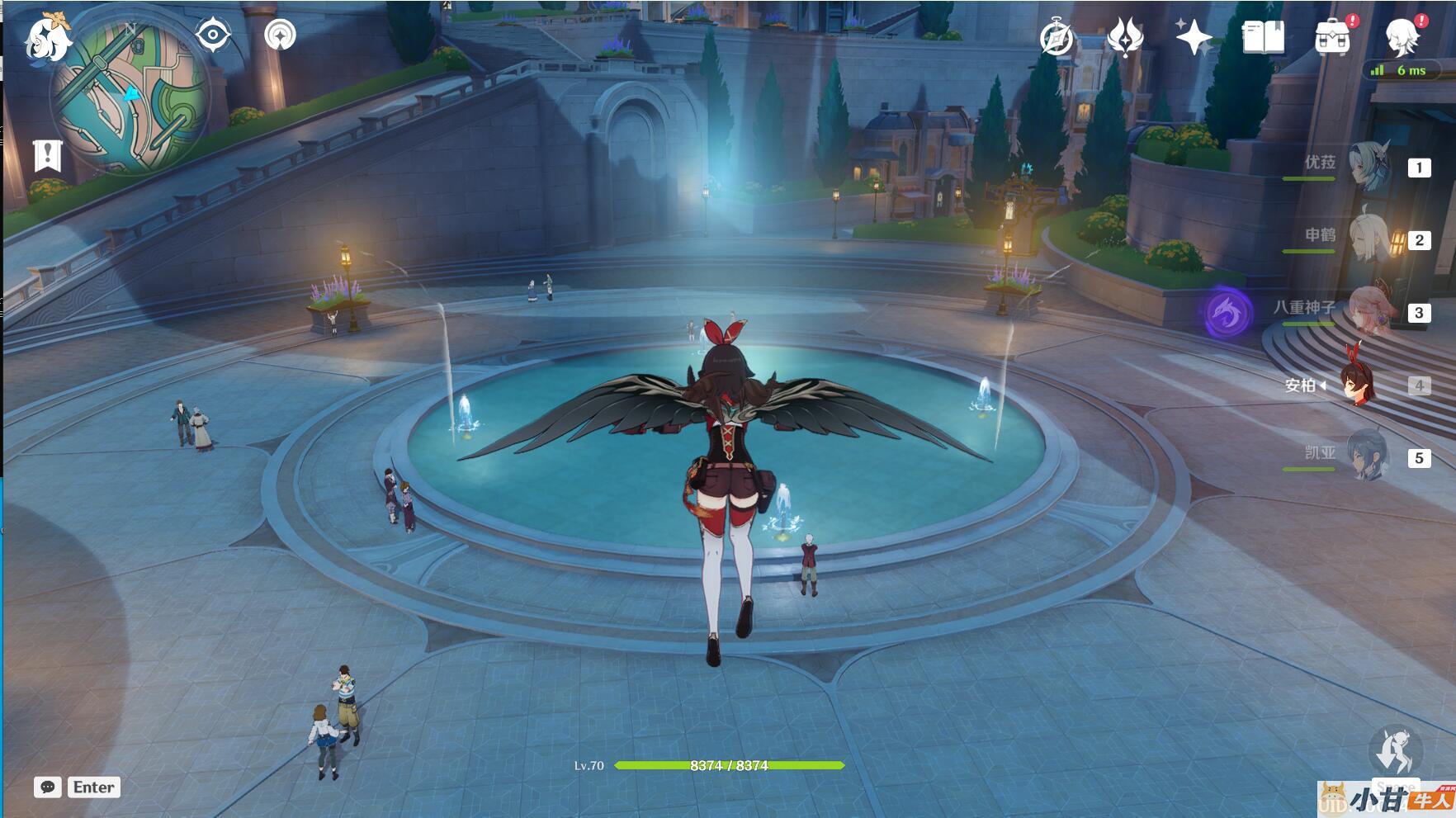This screenshot has width=1456, height=818.
Task: Click the glide jump action icon
Action: (1395, 749)
